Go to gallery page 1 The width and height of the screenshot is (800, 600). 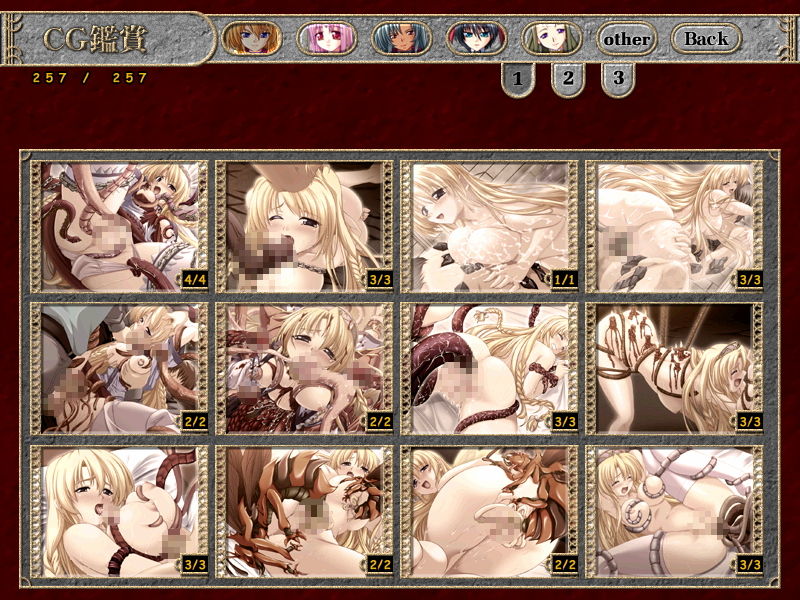pos(517,77)
